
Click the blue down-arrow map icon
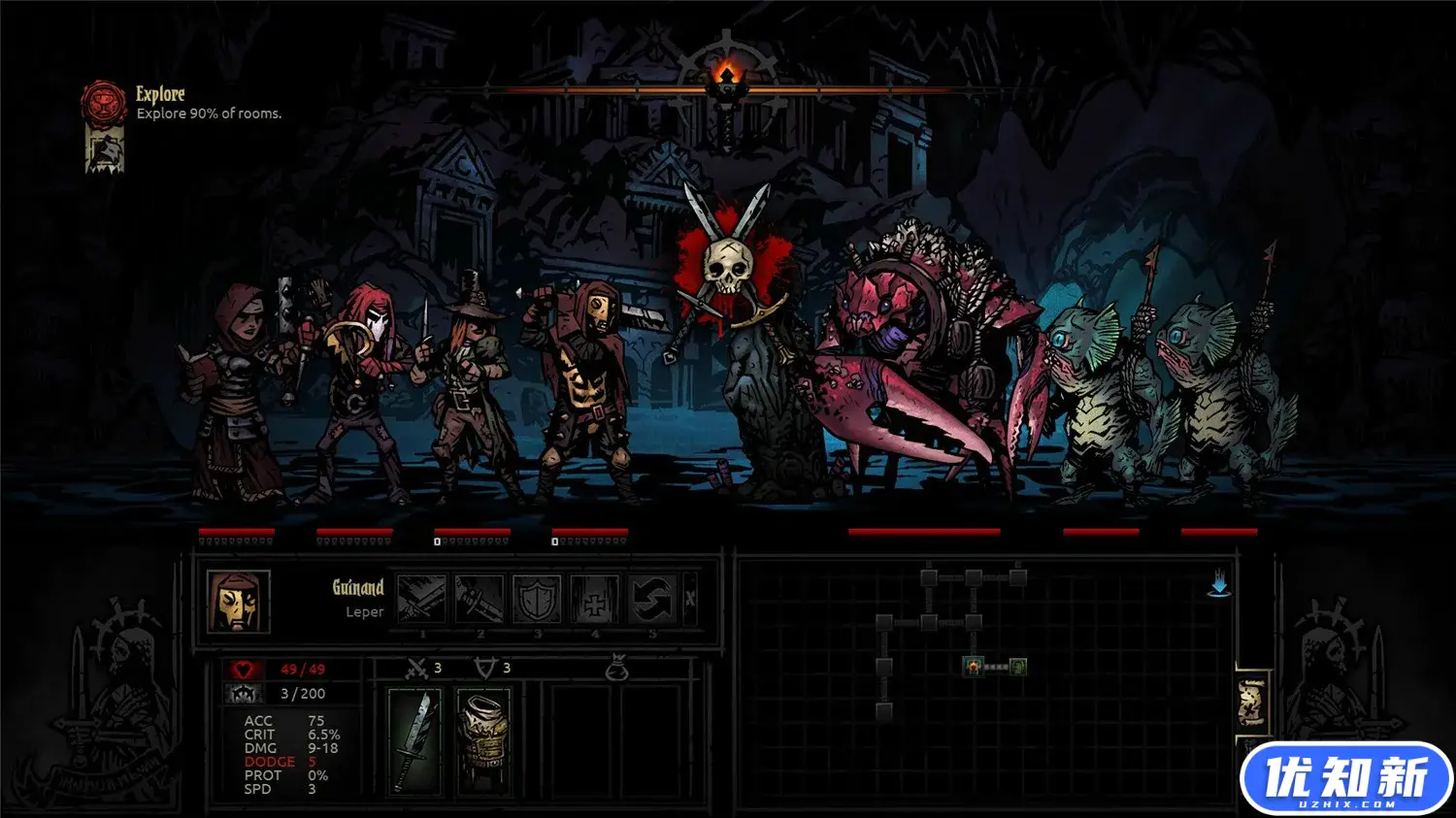pos(1220,585)
